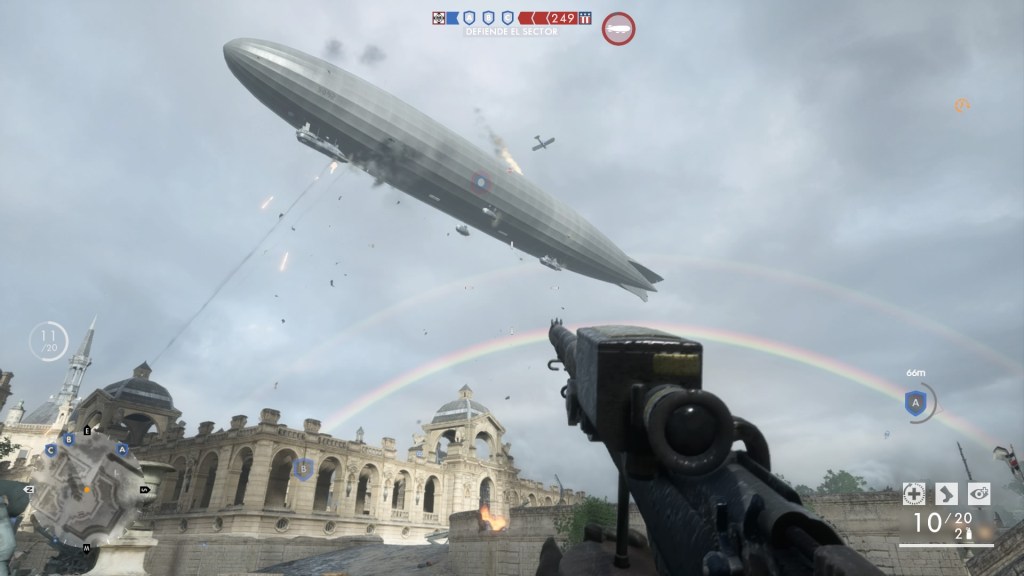Click the objective B shield marker on the building
This screenshot has height=576, width=1024.
[304, 468]
